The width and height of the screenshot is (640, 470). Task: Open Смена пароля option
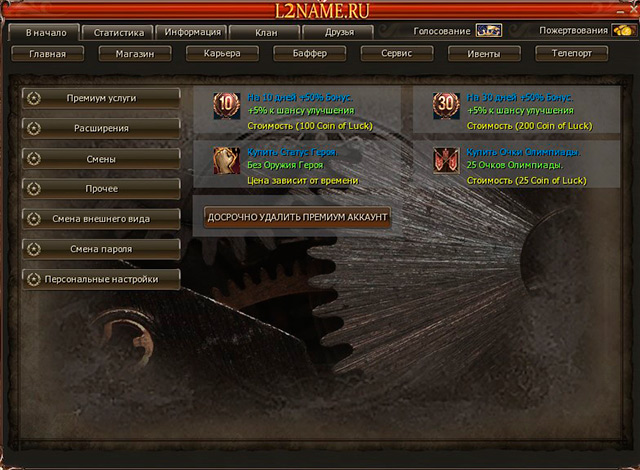[101, 248]
